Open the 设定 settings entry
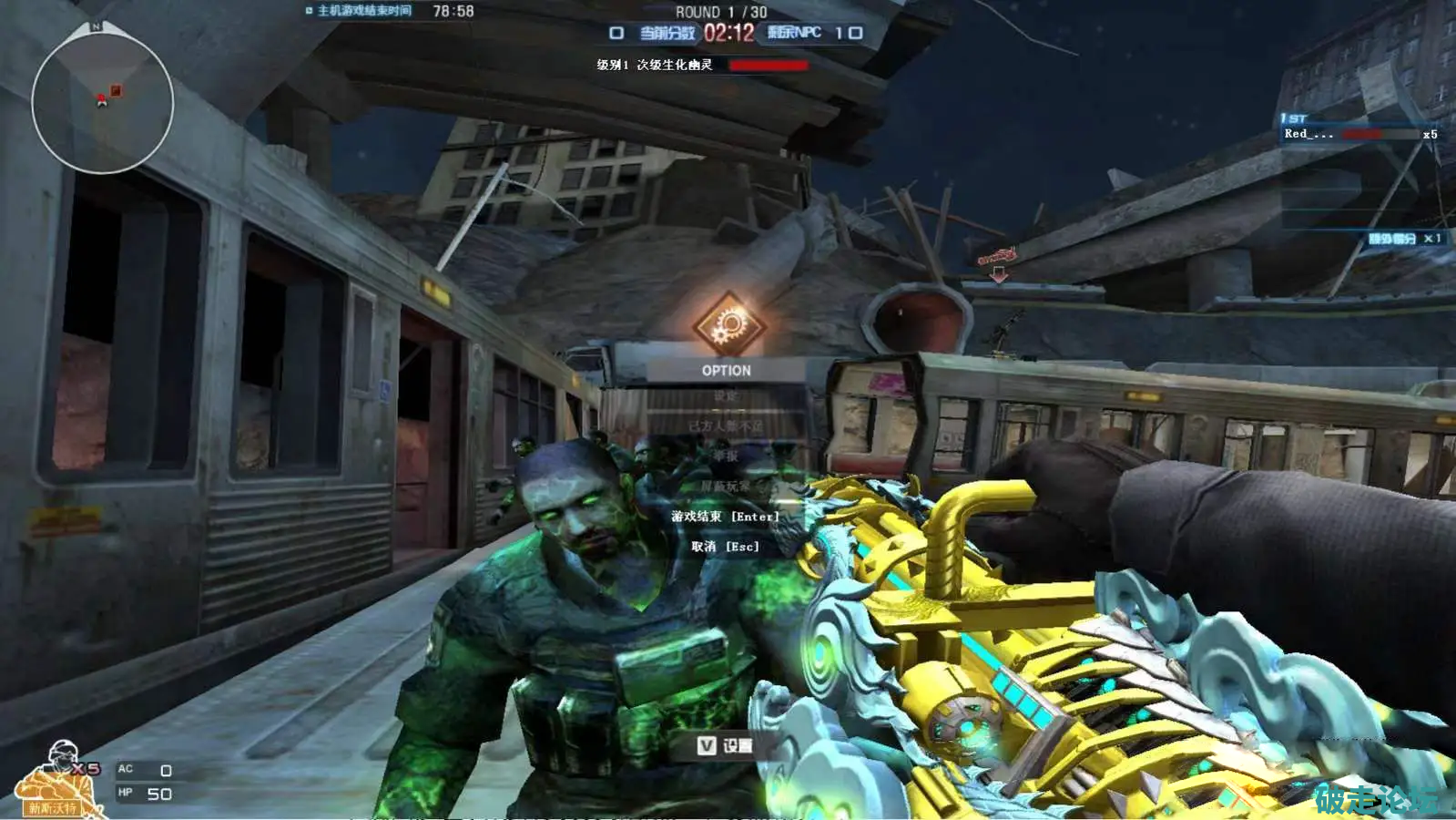The image size is (1456, 820). [x=726, y=396]
